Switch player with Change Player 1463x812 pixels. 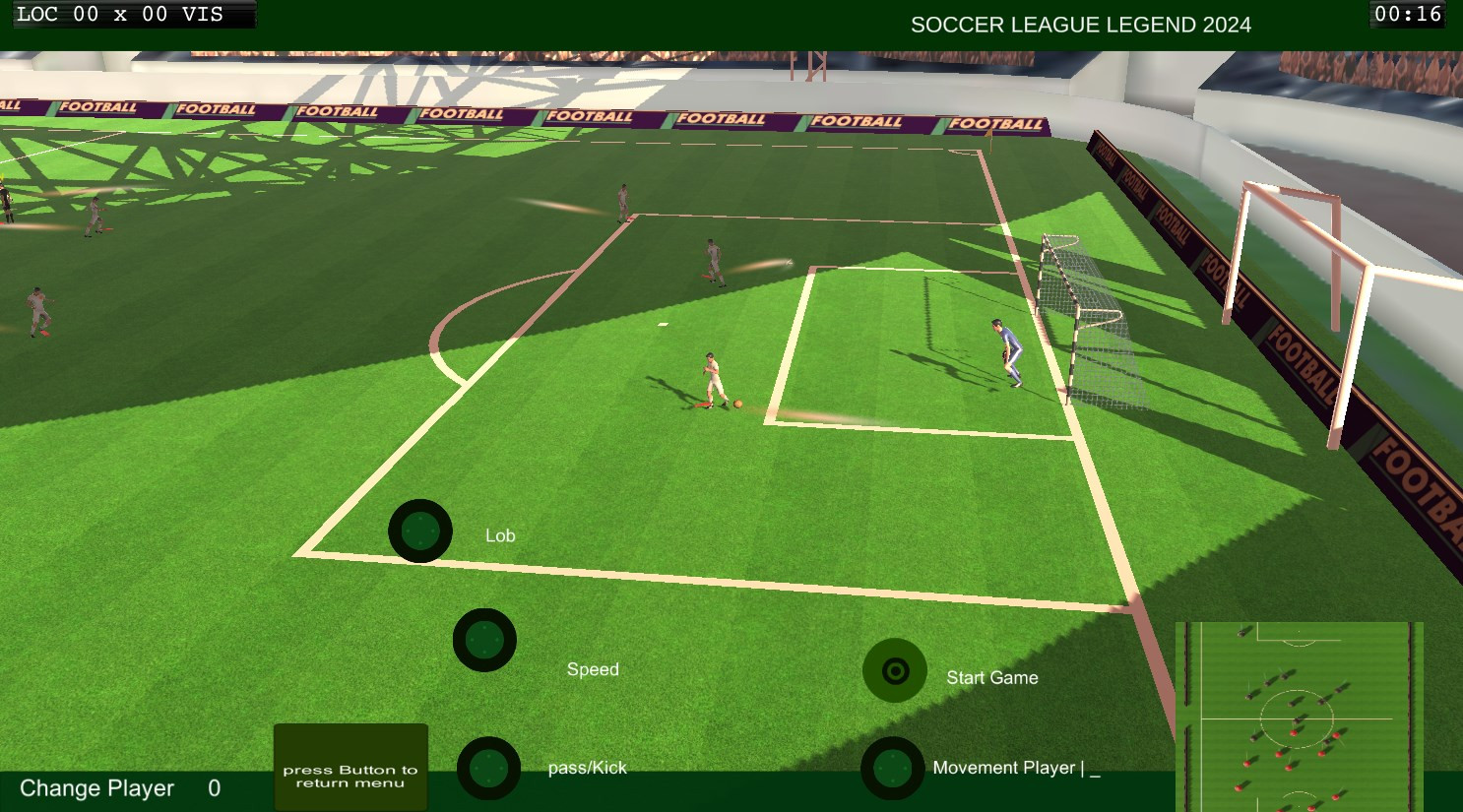pyautogui.click(x=96, y=788)
